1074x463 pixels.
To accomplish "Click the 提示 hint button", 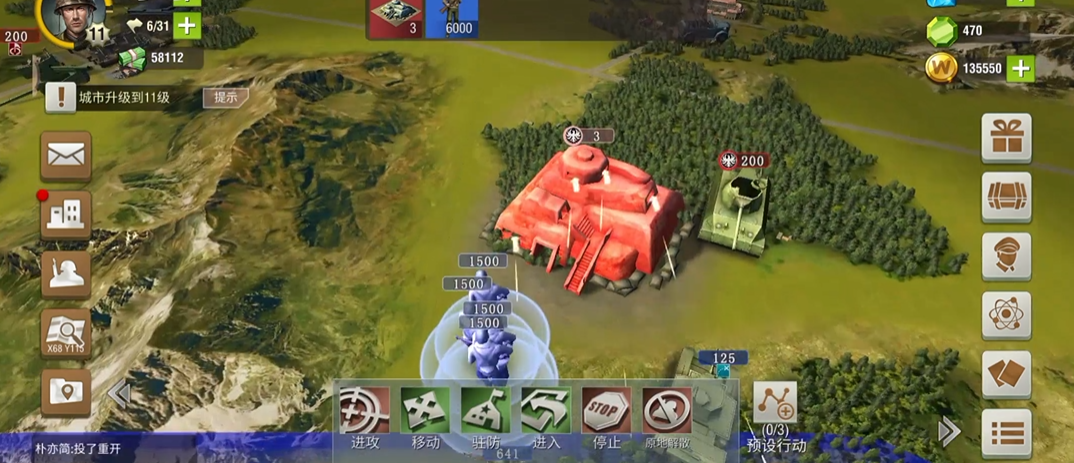I will (x=226, y=97).
